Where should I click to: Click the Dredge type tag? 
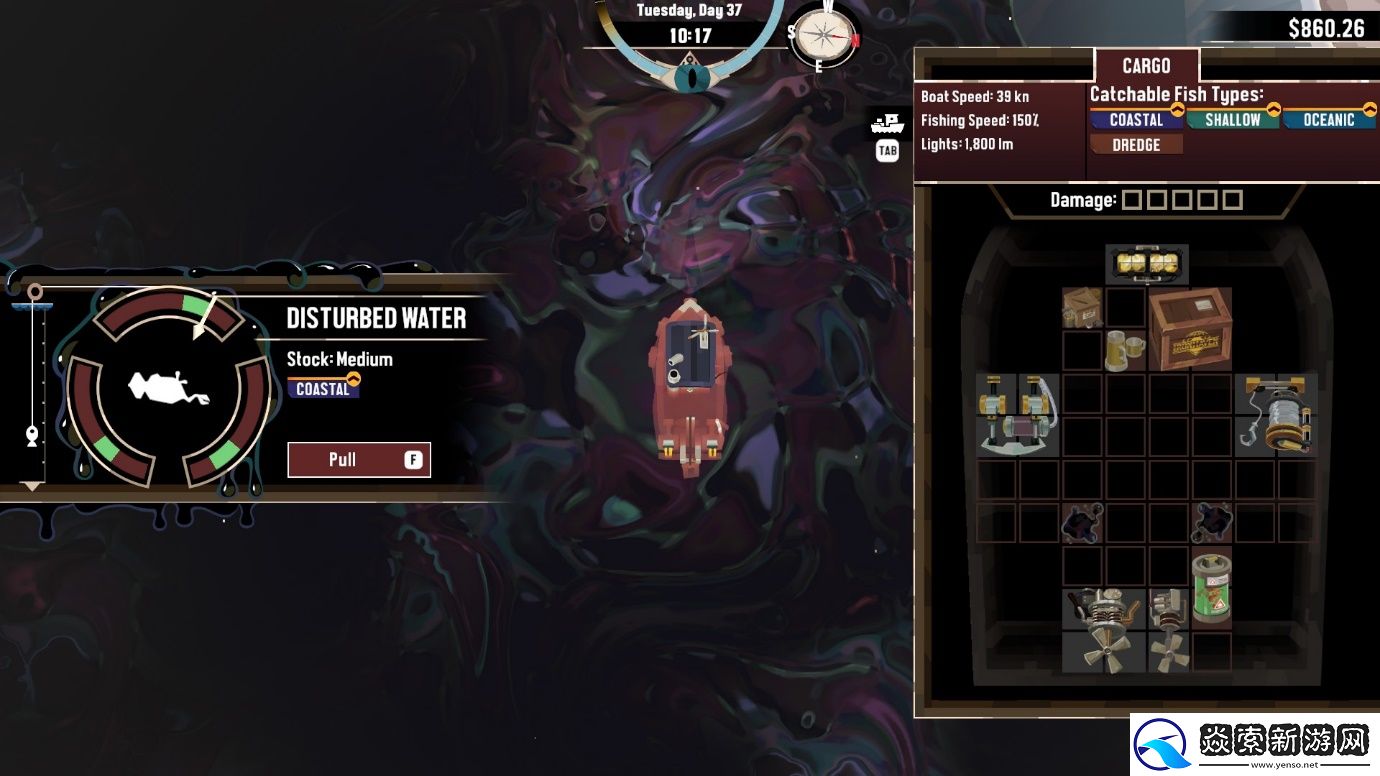click(x=1135, y=145)
